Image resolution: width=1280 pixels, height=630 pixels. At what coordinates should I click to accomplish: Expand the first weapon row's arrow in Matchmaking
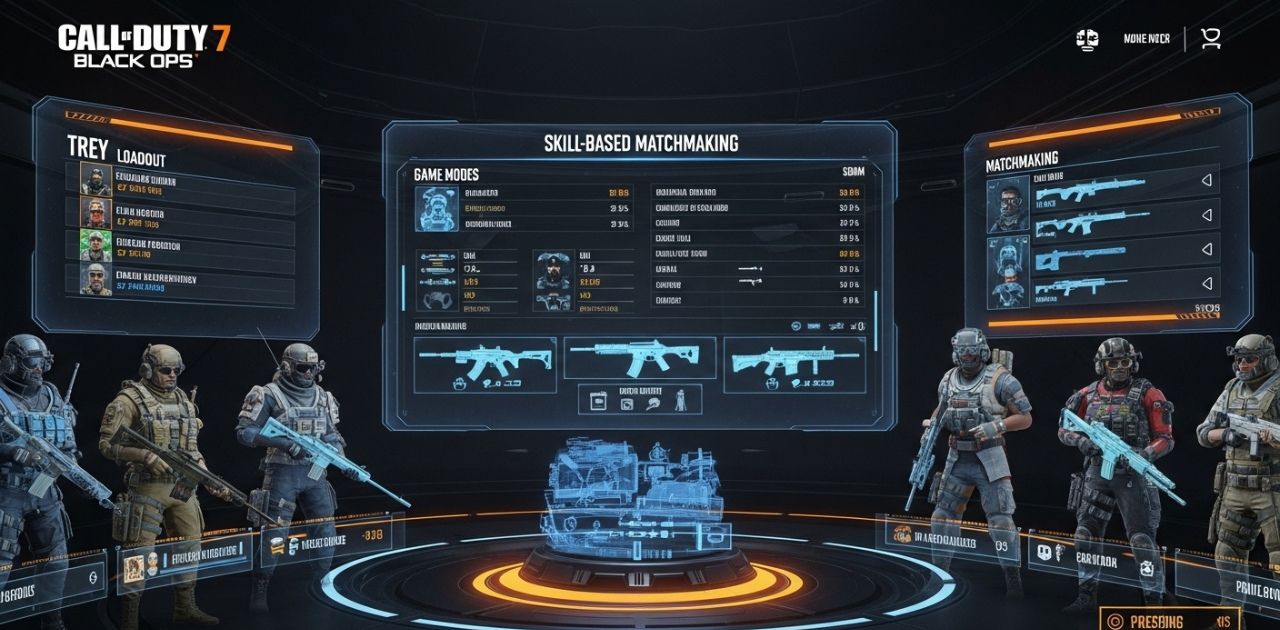(1205, 181)
